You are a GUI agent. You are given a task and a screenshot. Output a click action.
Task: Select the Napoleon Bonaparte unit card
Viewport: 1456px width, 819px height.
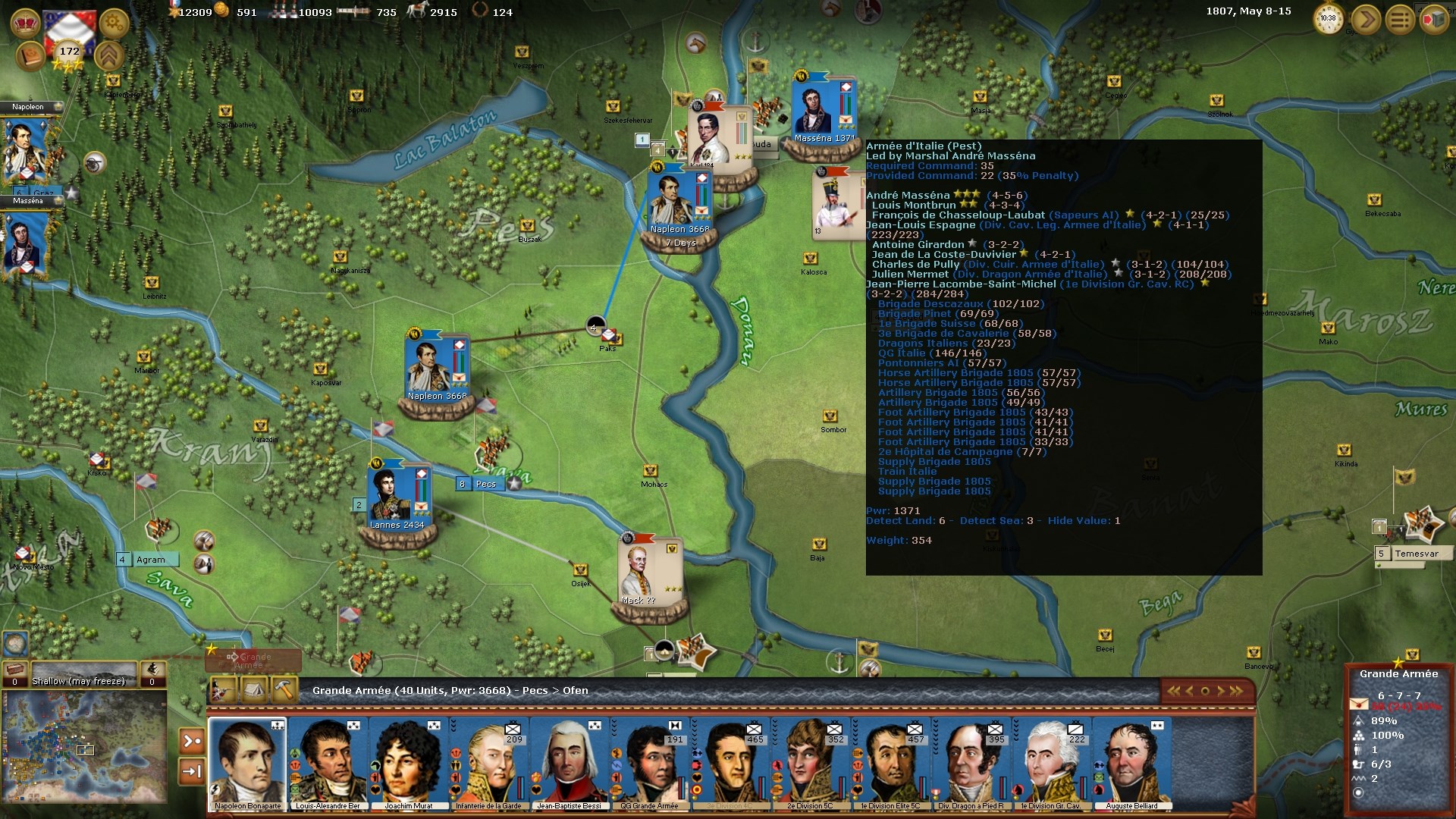click(x=247, y=764)
